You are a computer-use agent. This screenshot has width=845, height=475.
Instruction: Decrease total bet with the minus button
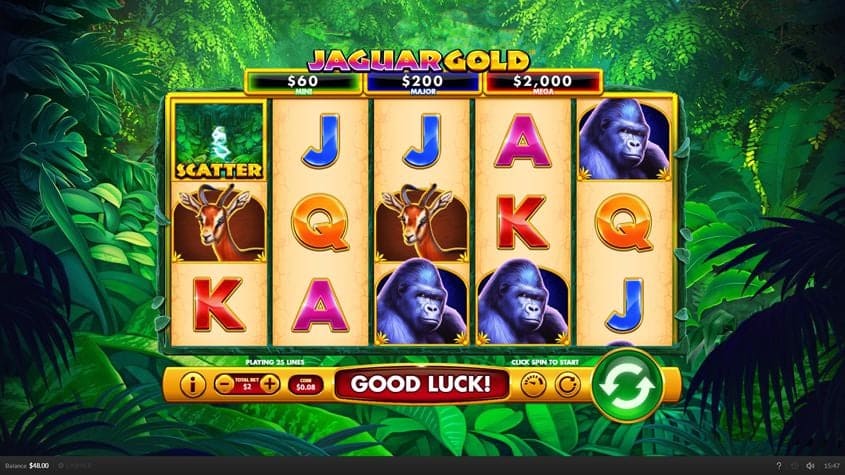(x=225, y=384)
